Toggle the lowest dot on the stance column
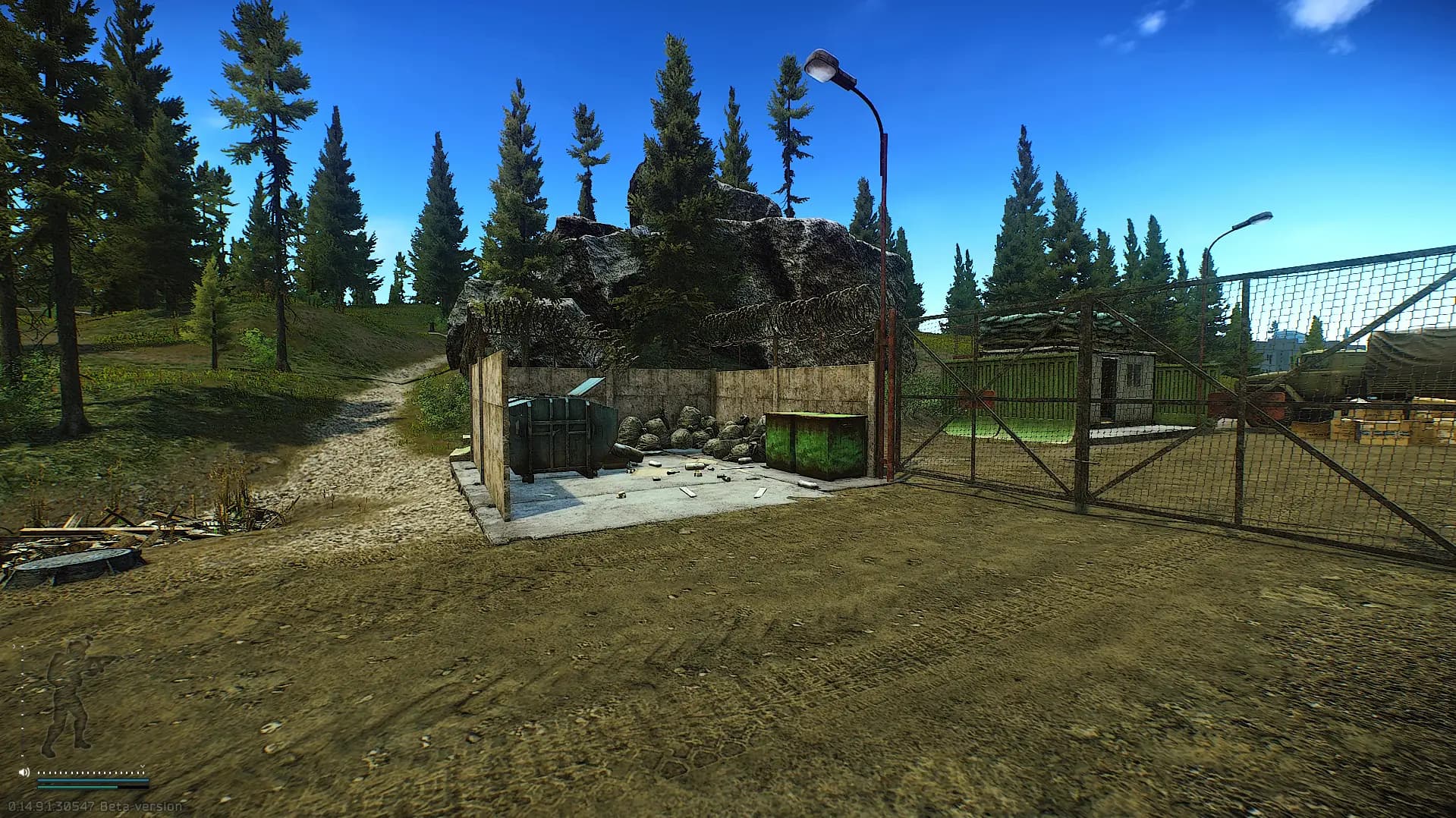Viewport: 1456px width, 818px height. click(x=22, y=755)
